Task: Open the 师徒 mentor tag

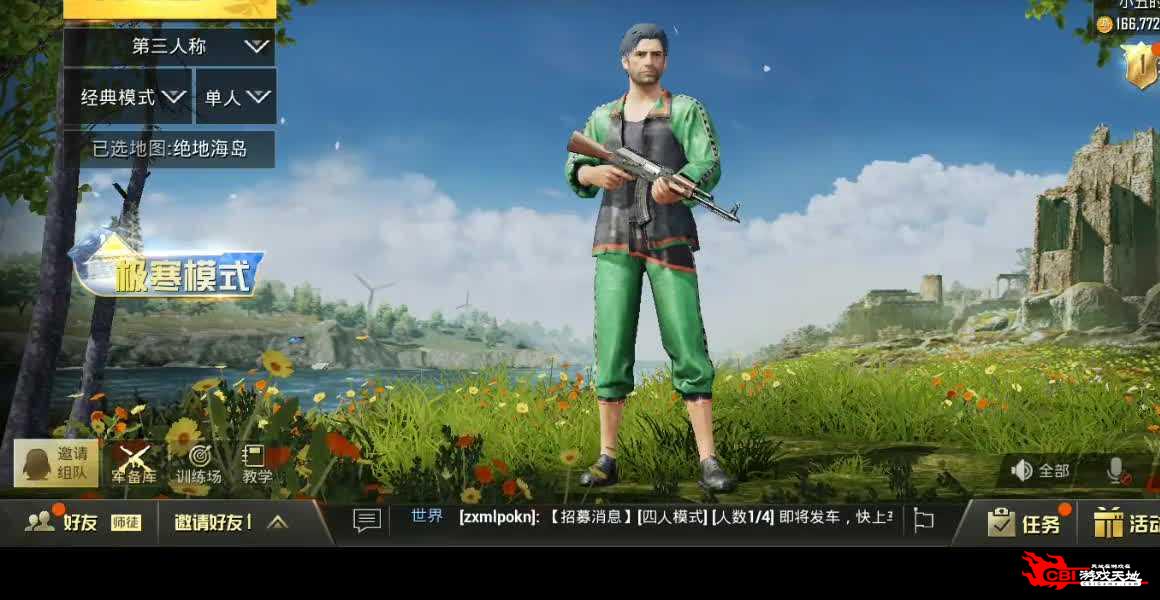Action: pos(126,522)
